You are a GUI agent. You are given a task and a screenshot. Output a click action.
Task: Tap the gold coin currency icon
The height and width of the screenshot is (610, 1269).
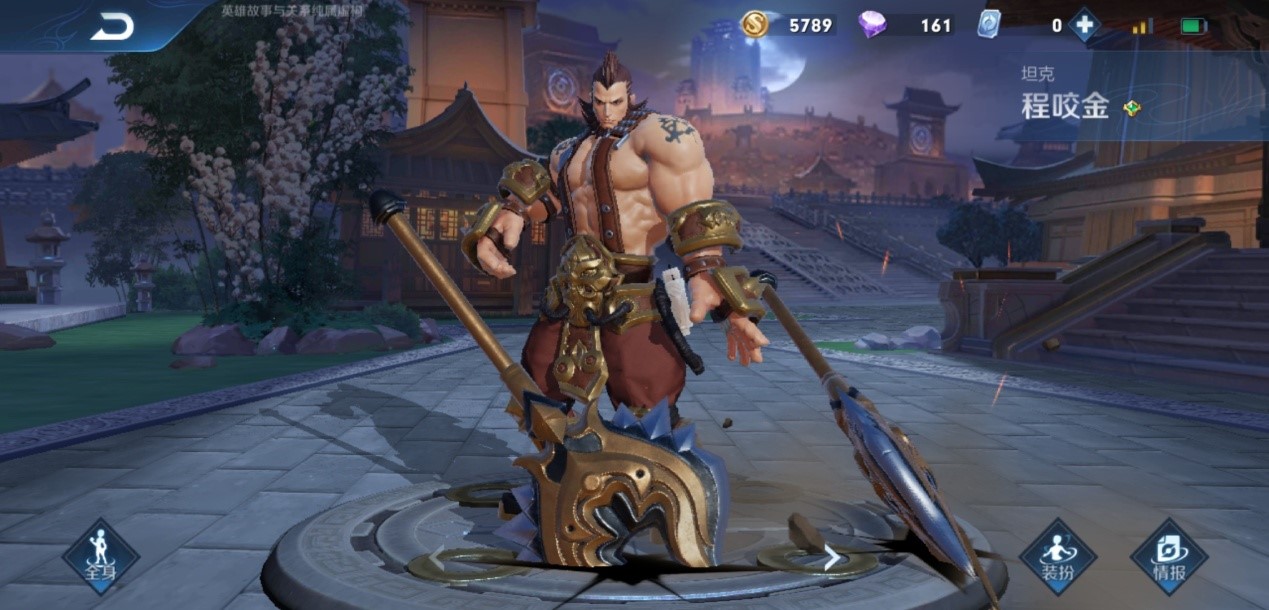pyautogui.click(x=755, y=24)
